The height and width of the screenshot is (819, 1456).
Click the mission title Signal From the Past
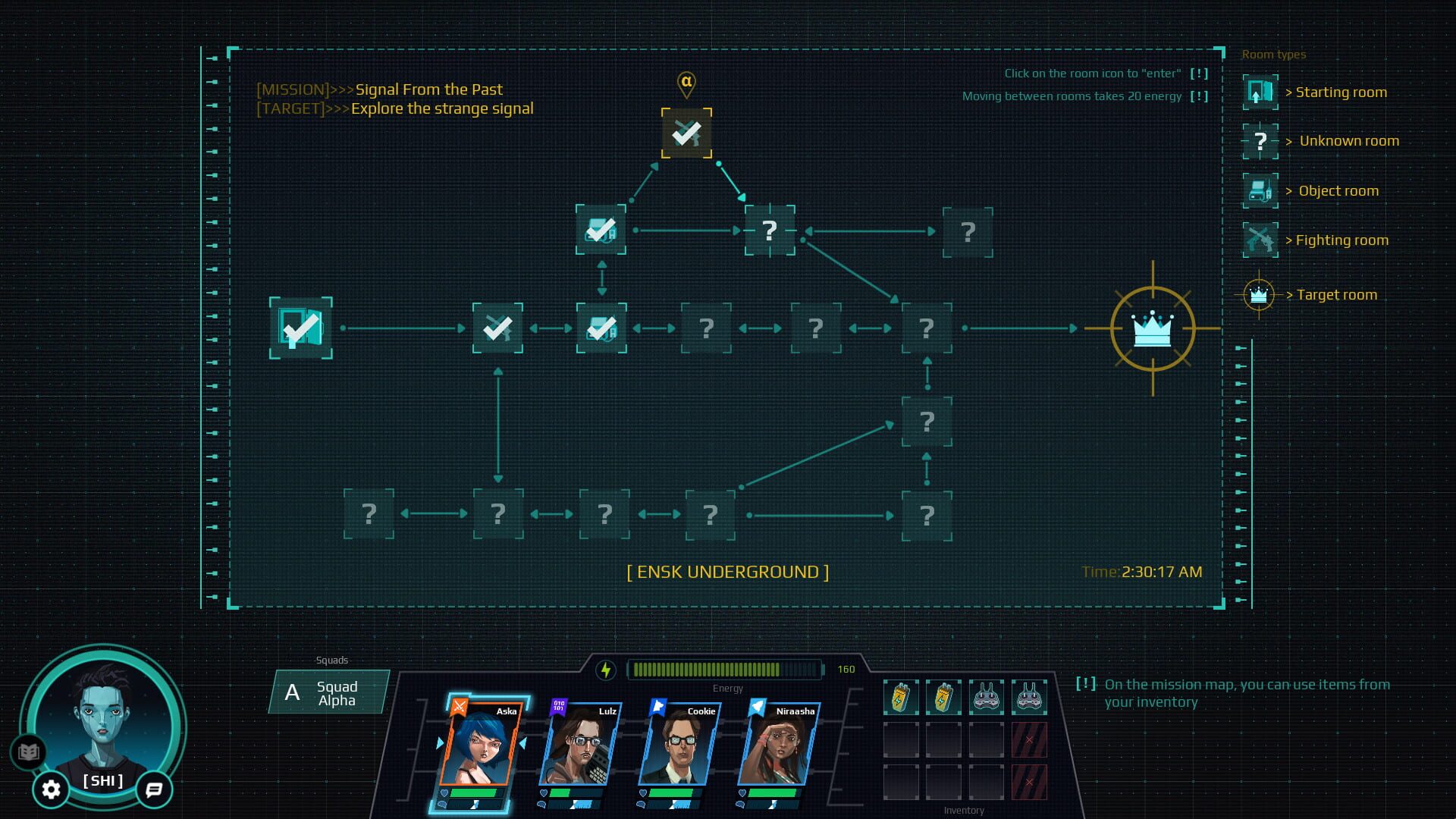(x=428, y=89)
